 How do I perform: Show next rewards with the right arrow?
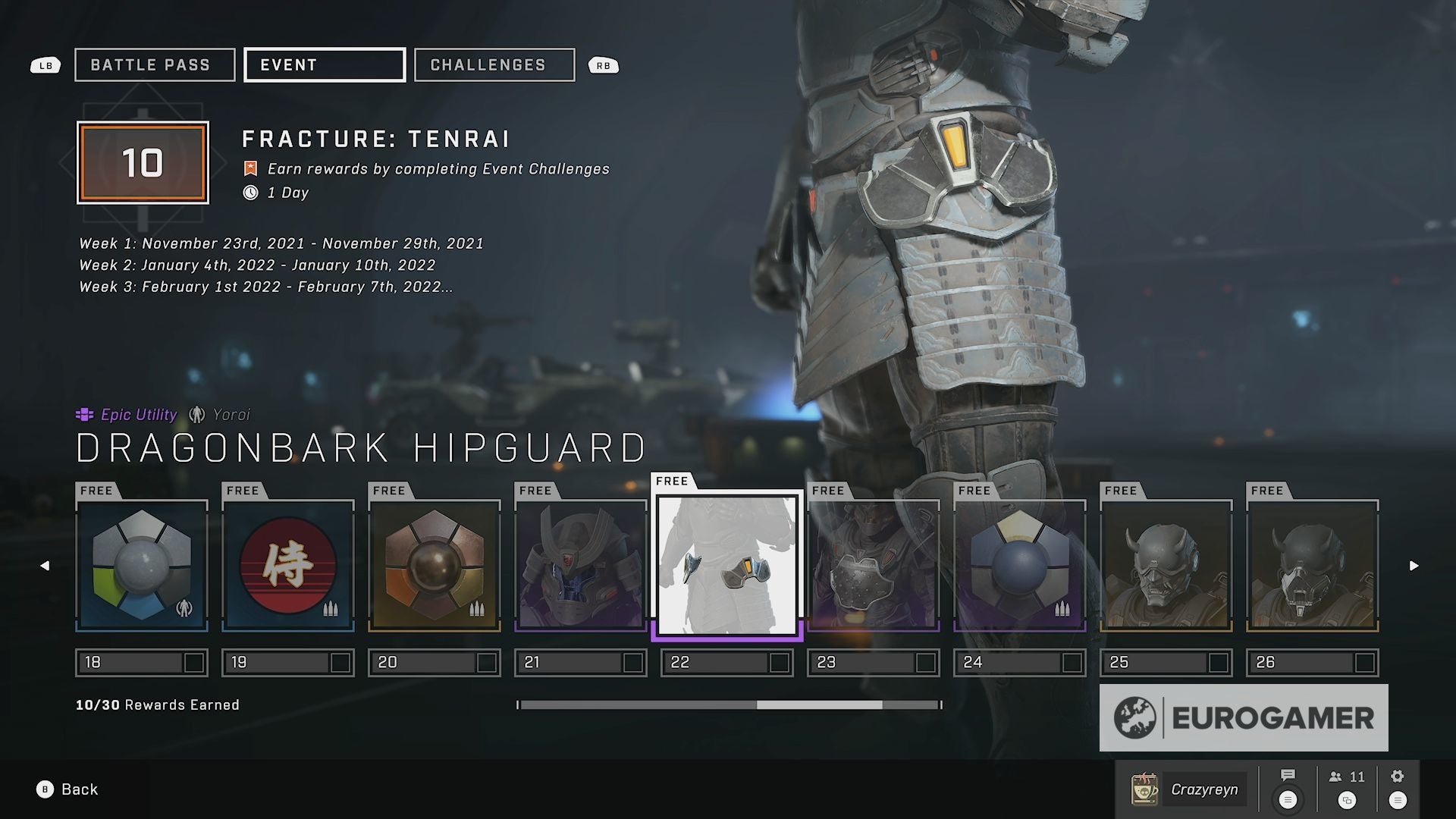[x=1414, y=566]
